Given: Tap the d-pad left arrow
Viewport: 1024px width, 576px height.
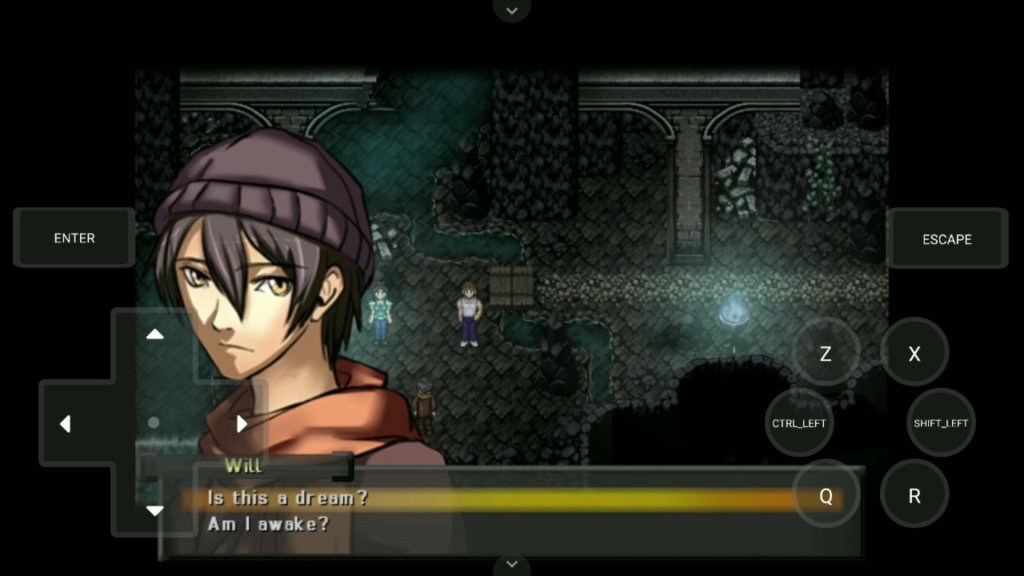Looking at the screenshot, I should (65, 424).
